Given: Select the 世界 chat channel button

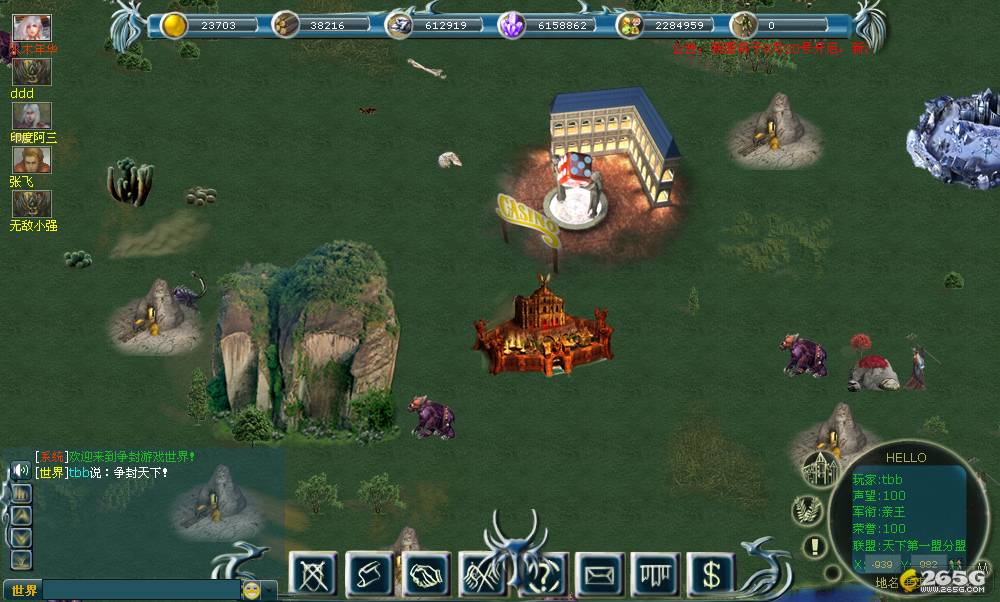Looking at the screenshot, I should (23, 590).
